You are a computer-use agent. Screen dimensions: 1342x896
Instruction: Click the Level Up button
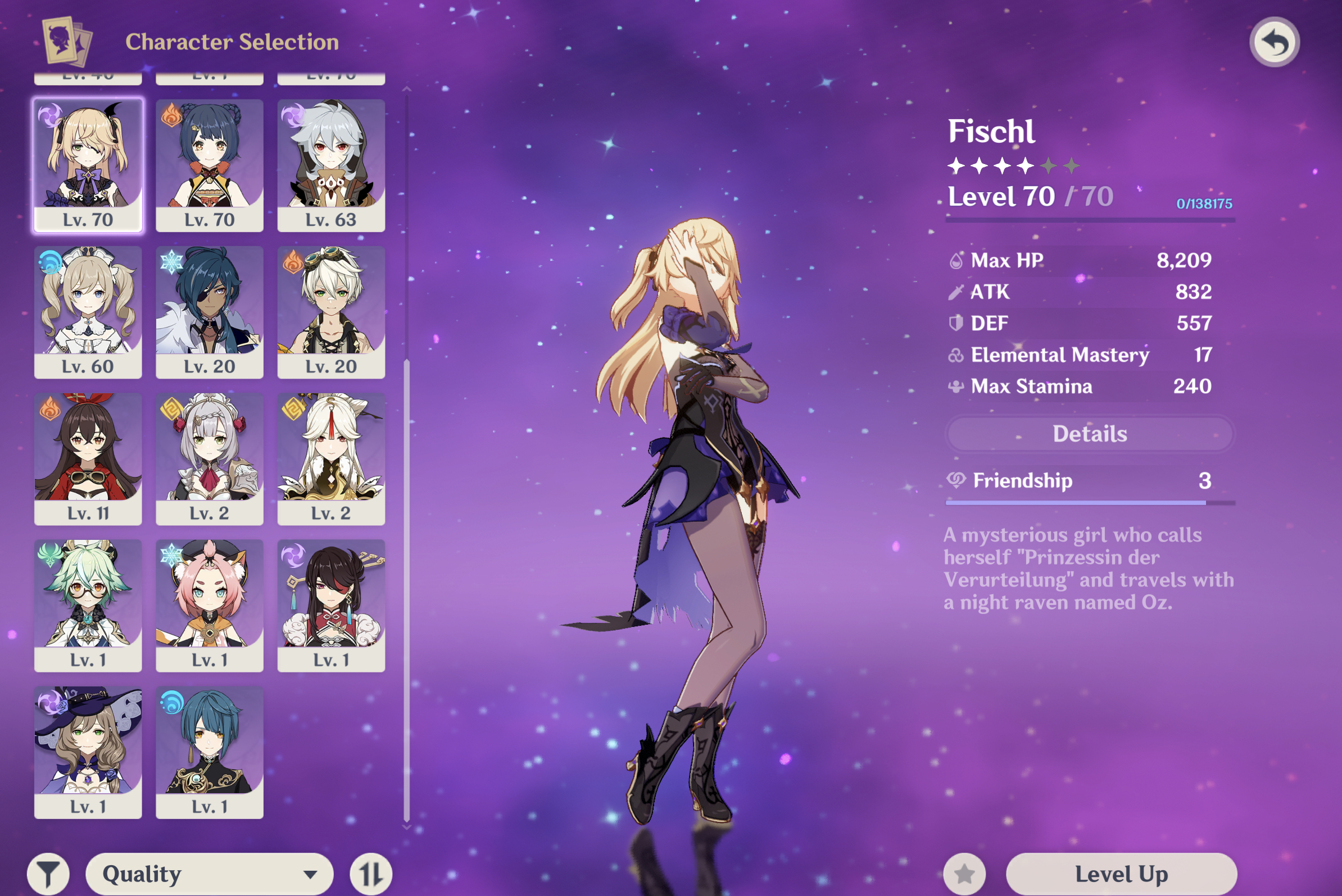[x=1121, y=873]
